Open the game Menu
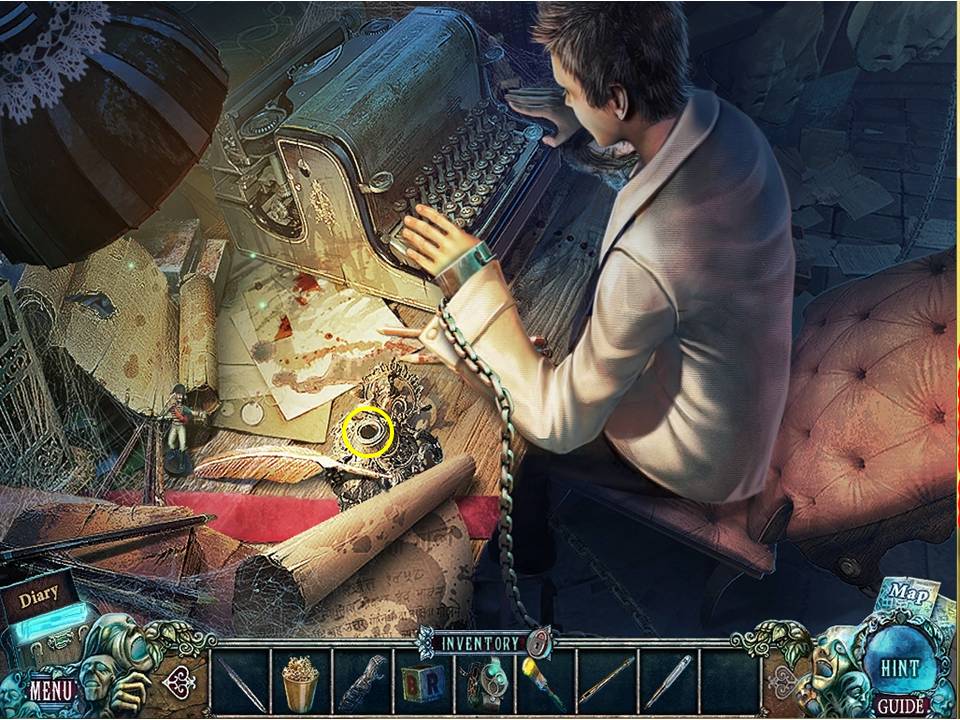Viewport: 960px width, 720px height. pyautogui.click(x=49, y=689)
